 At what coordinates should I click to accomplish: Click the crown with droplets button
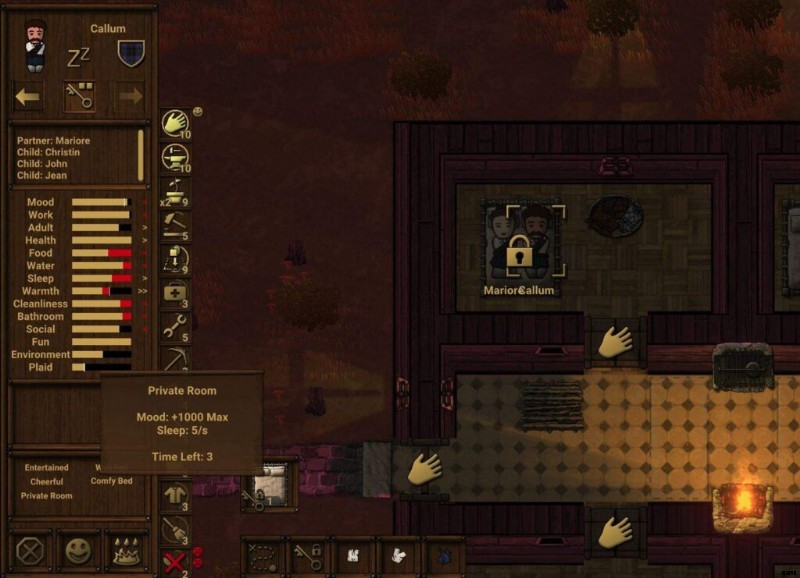(x=127, y=550)
